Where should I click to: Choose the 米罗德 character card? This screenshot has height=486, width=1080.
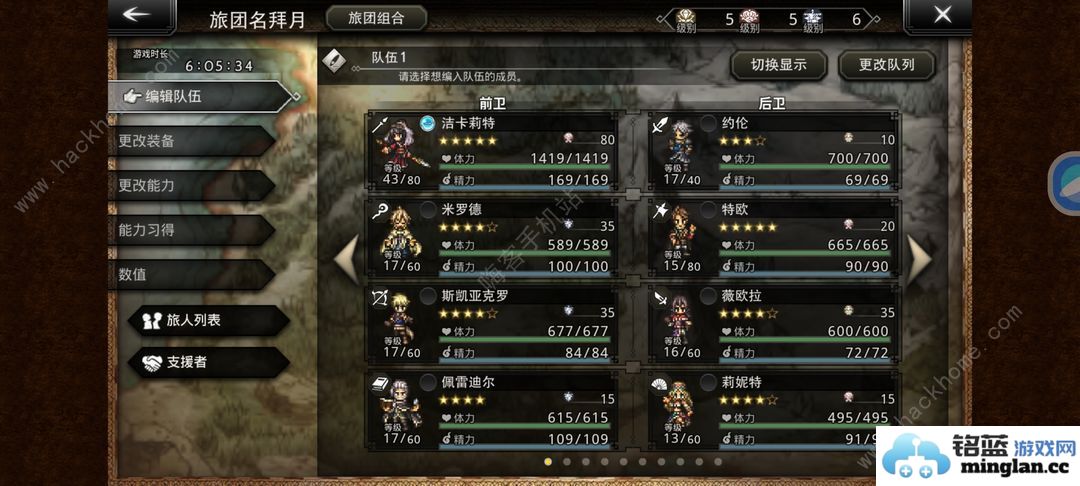(494, 238)
